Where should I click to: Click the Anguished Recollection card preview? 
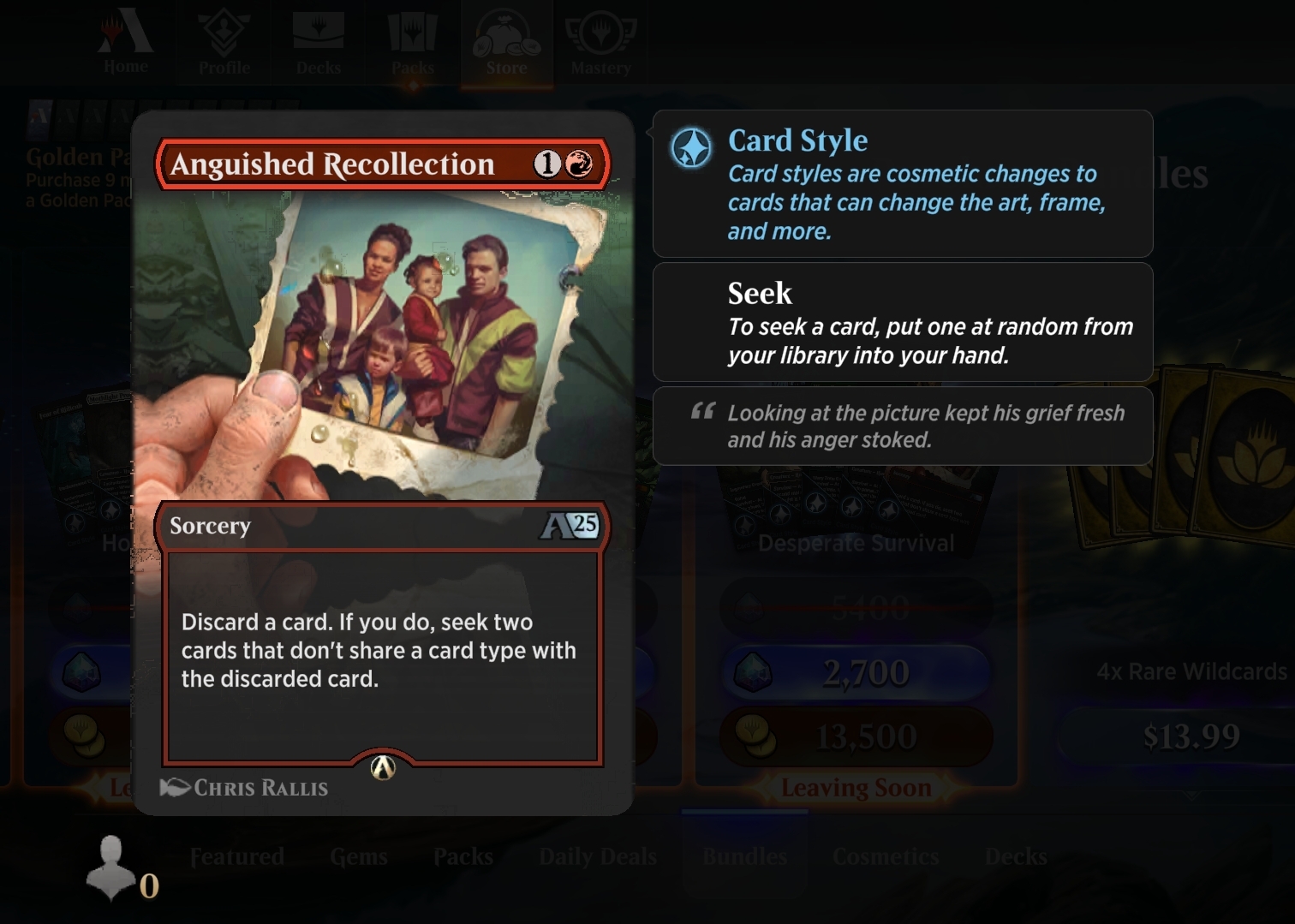[382, 462]
